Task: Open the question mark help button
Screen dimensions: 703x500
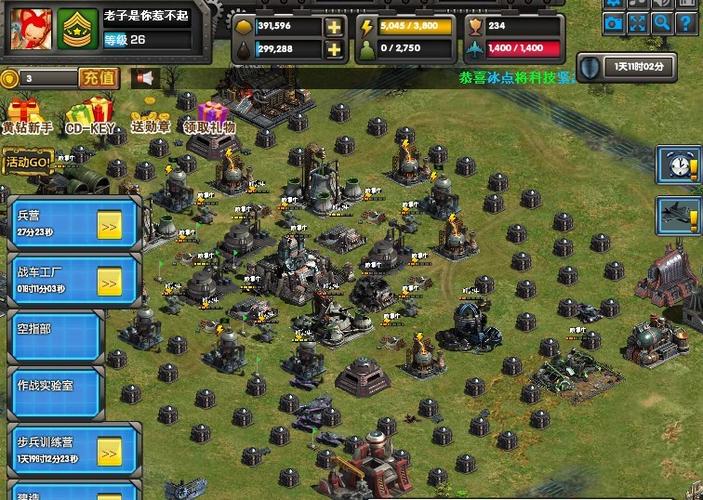Action: (x=685, y=24)
